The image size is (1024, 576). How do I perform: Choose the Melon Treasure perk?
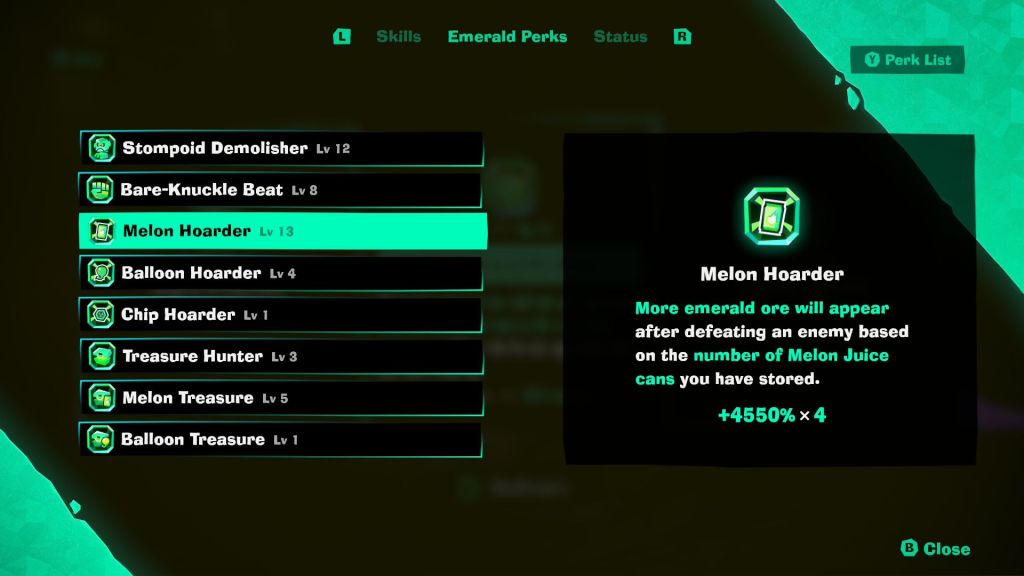click(281, 398)
